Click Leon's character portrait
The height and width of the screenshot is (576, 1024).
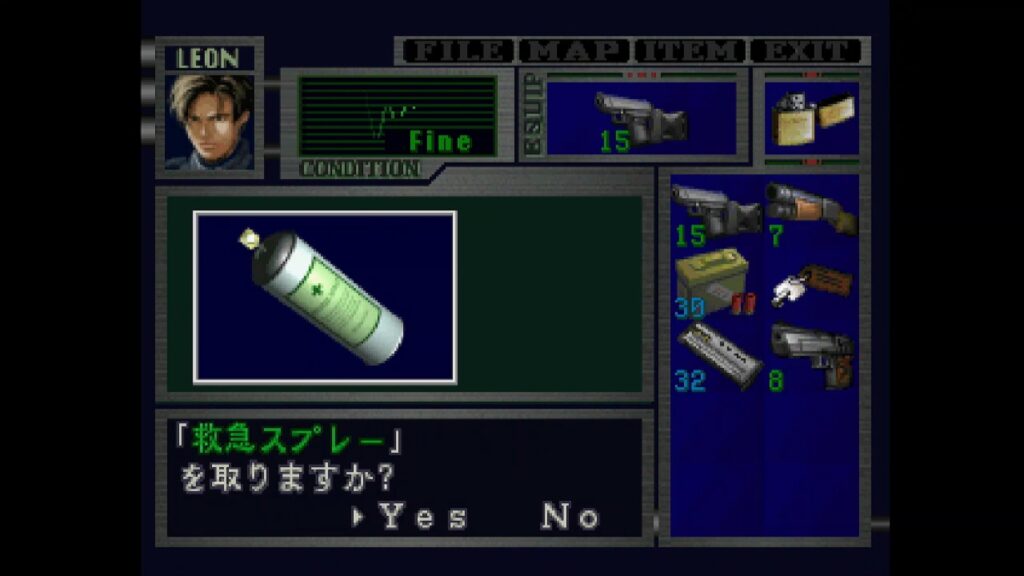click(x=210, y=120)
